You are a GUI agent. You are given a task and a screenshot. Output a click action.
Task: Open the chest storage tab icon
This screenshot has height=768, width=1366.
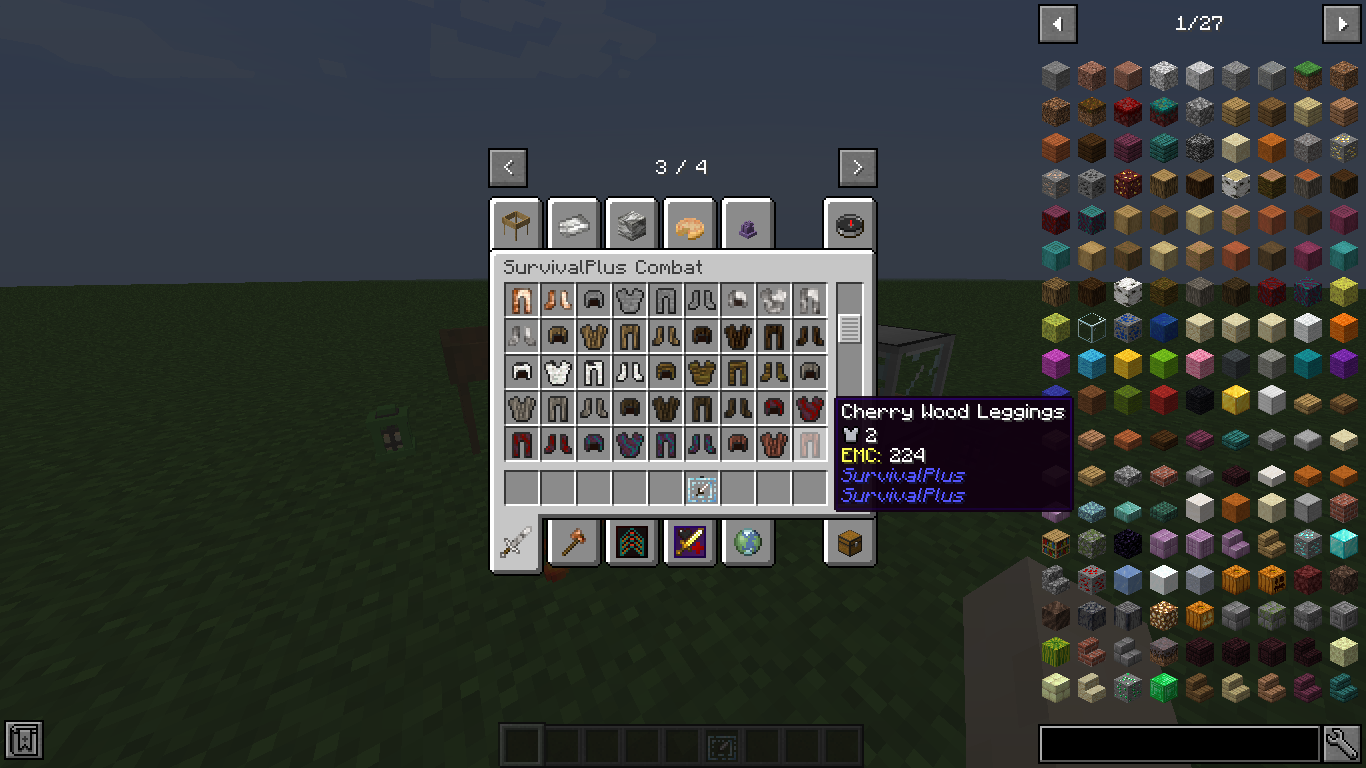click(x=849, y=543)
